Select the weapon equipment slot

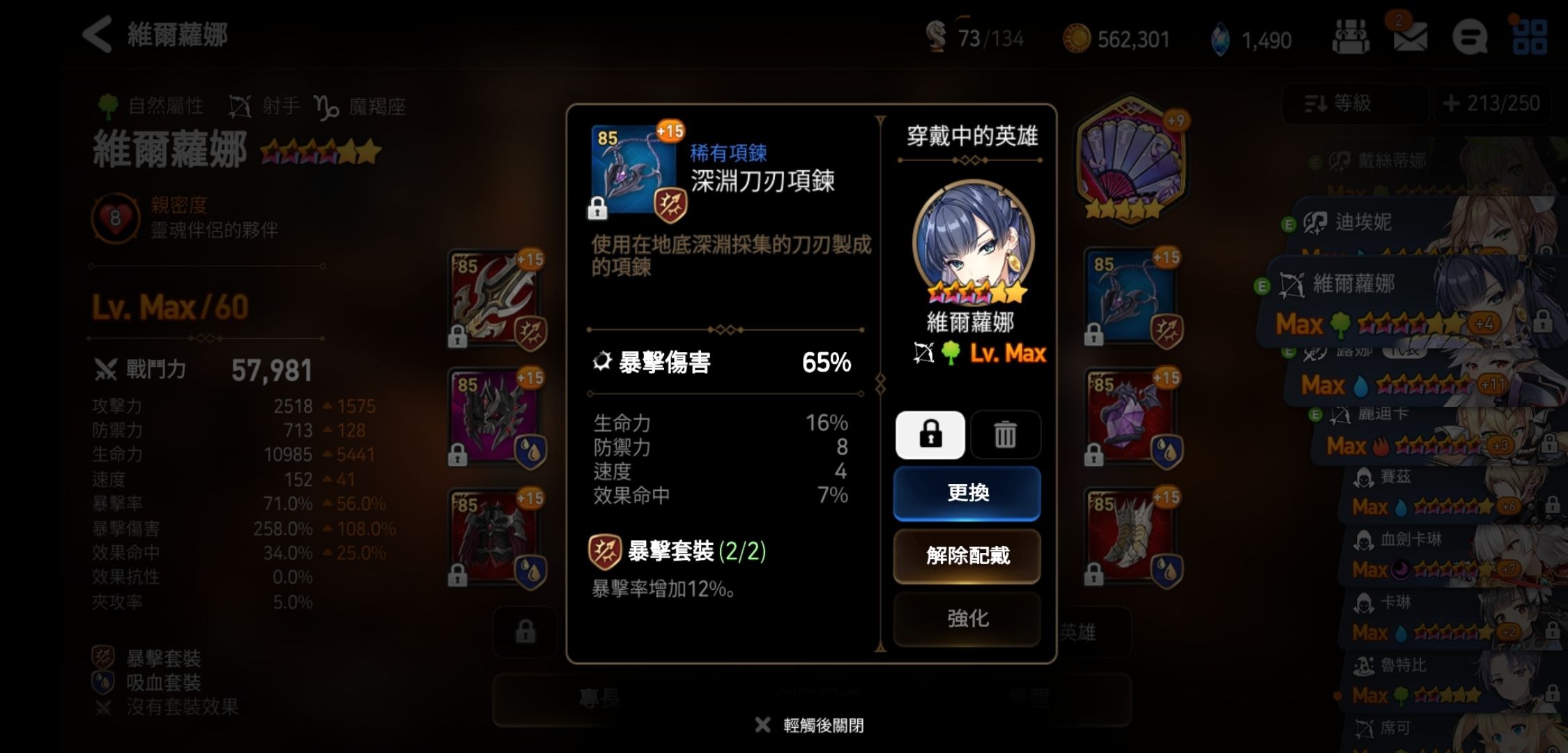point(496,300)
